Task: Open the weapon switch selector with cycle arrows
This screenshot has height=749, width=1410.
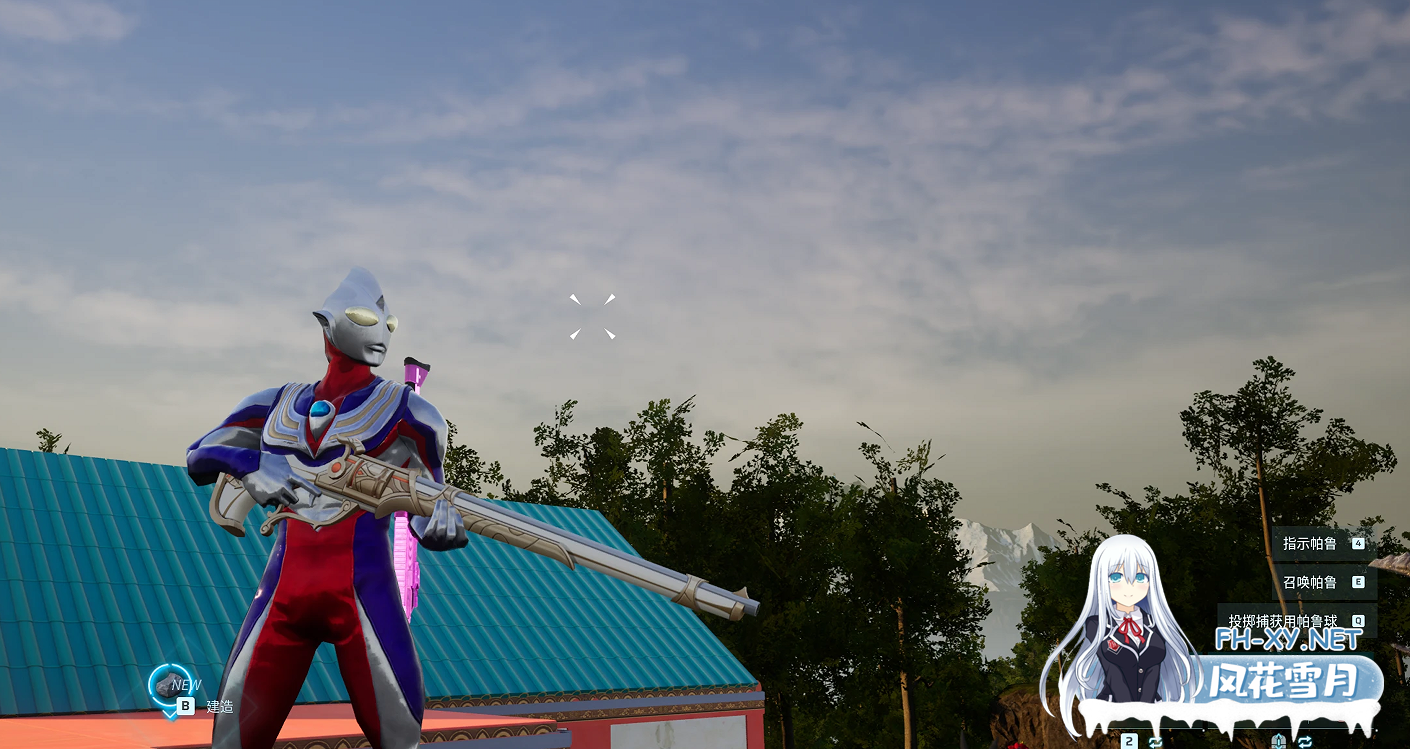Action: pyautogui.click(x=1153, y=742)
